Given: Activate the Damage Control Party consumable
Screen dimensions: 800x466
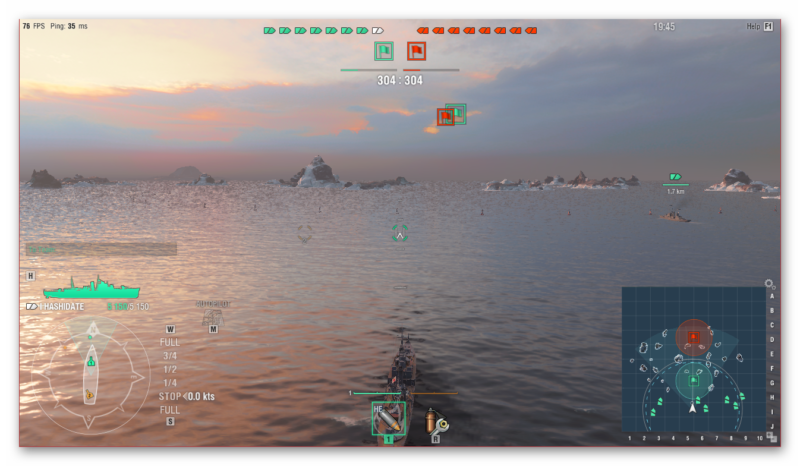Looking at the screenshot, I should [x=436, y=421].
